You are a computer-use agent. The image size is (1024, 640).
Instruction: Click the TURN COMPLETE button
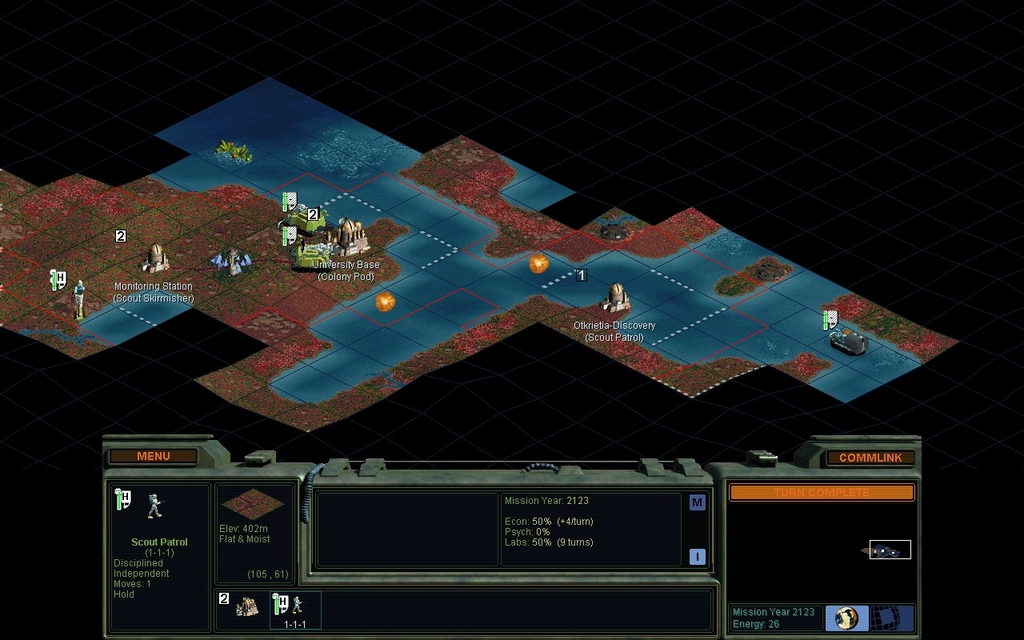[821, 493]
